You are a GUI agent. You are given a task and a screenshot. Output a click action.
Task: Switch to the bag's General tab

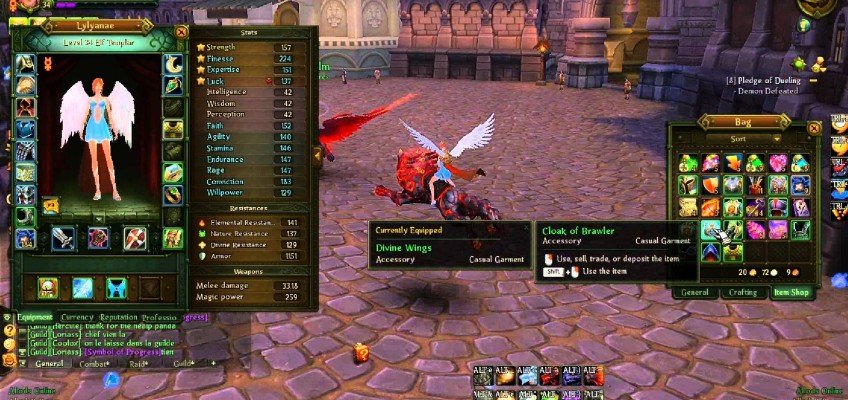[695, 292]
